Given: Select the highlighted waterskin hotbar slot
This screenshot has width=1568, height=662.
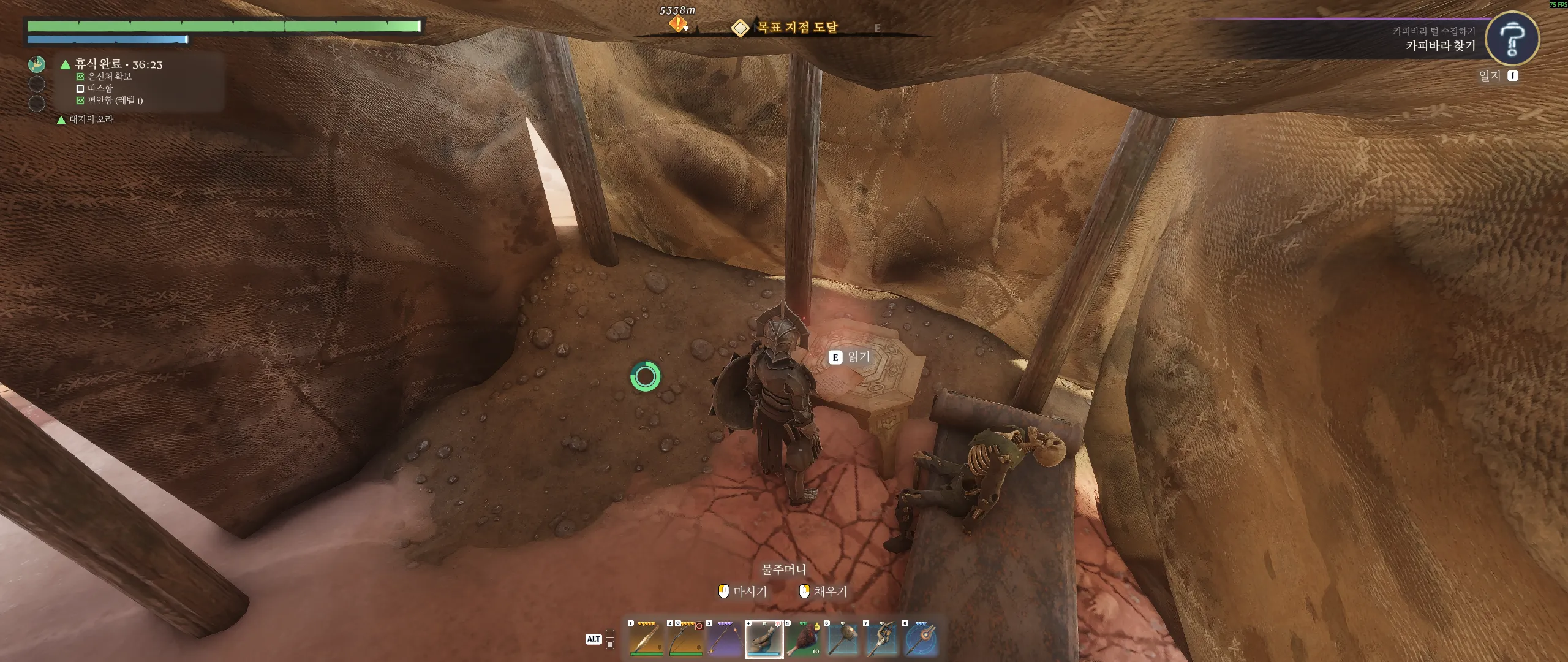Looking at the screenshot, I should [x=764, y=639].
